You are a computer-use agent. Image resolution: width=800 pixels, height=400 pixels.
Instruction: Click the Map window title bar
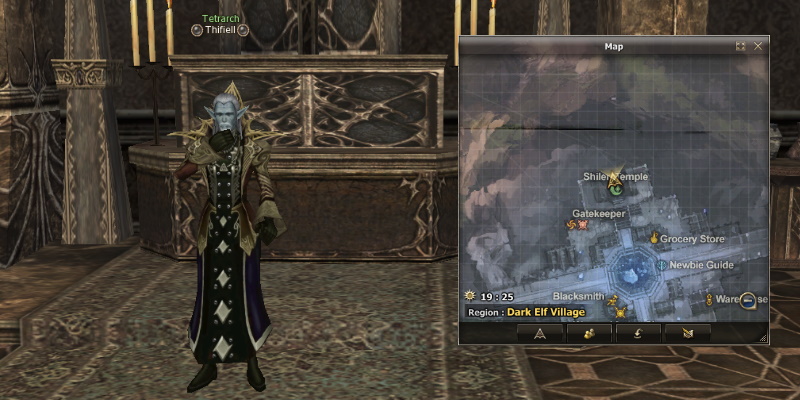click(x=613, y=46)
